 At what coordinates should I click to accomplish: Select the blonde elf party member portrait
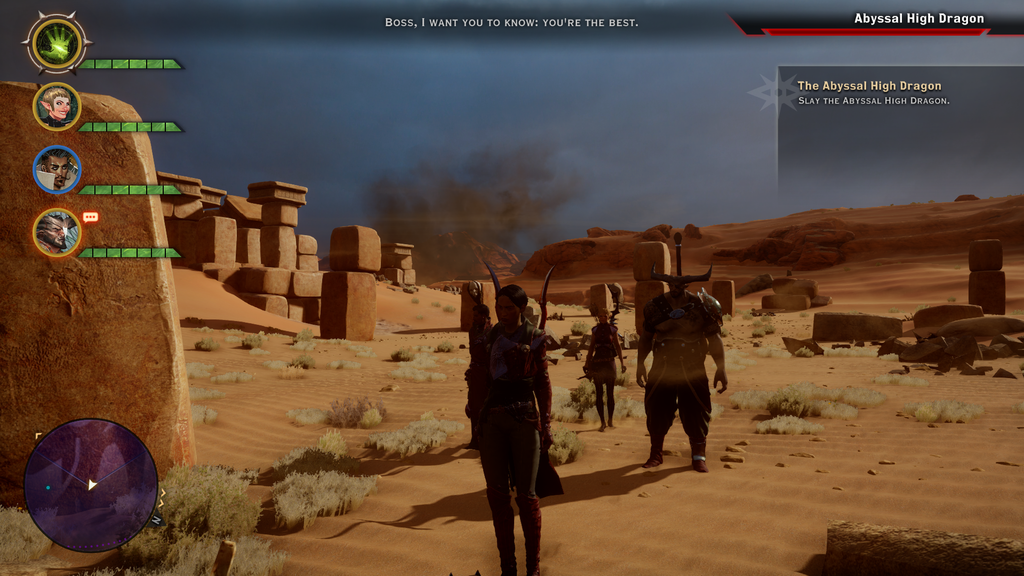click(57, 107)
